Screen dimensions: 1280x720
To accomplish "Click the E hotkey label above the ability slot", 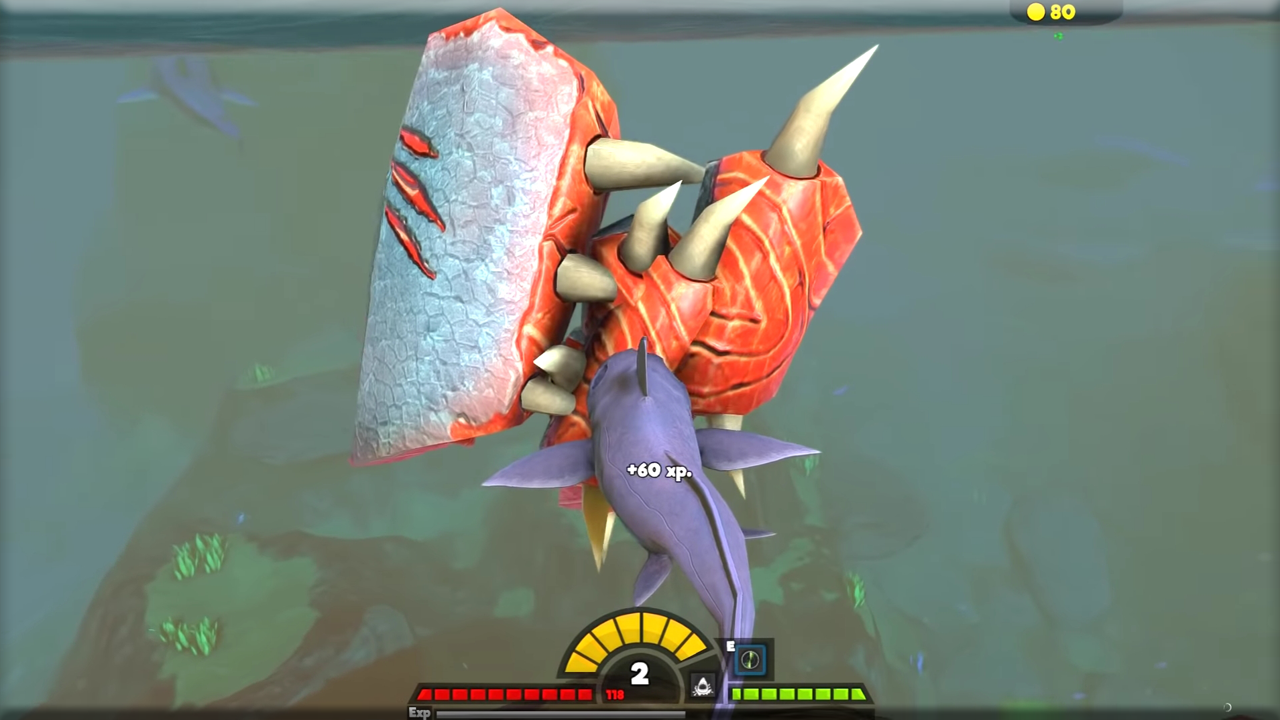I will pos(731,645).
